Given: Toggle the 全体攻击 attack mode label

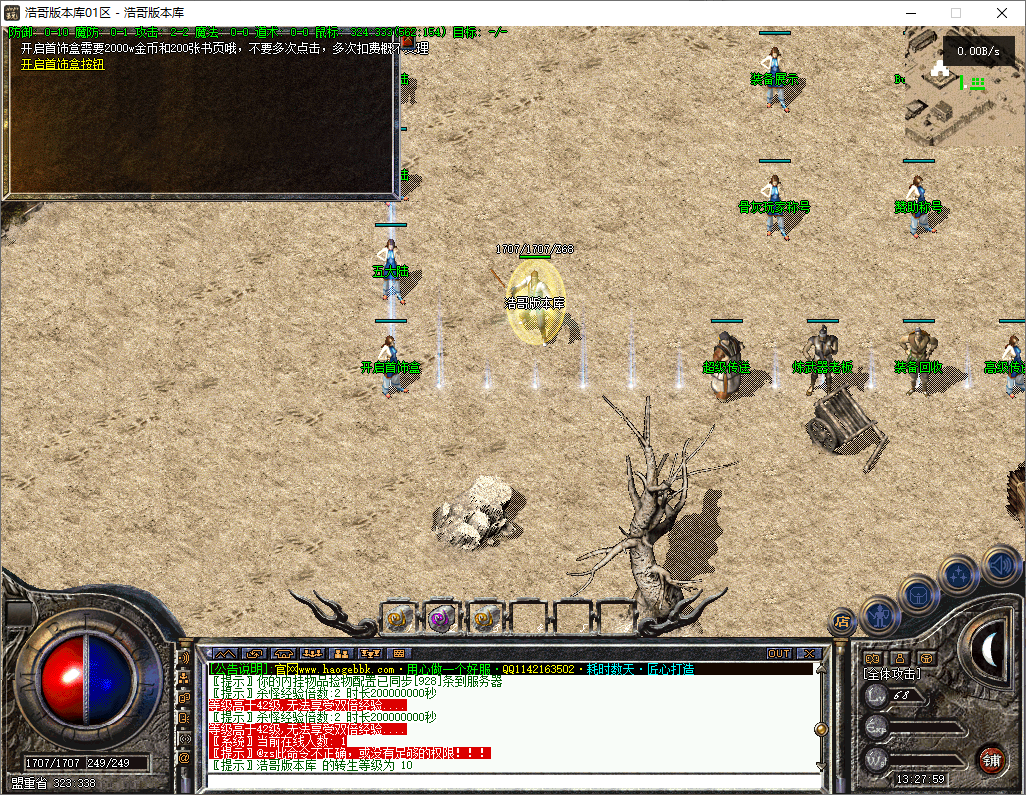Looking at the screenshot, I should point(892,675).
